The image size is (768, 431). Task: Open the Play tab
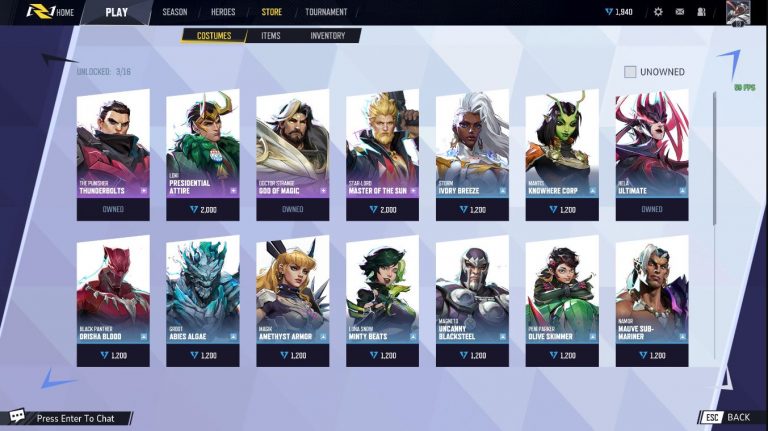117,12
